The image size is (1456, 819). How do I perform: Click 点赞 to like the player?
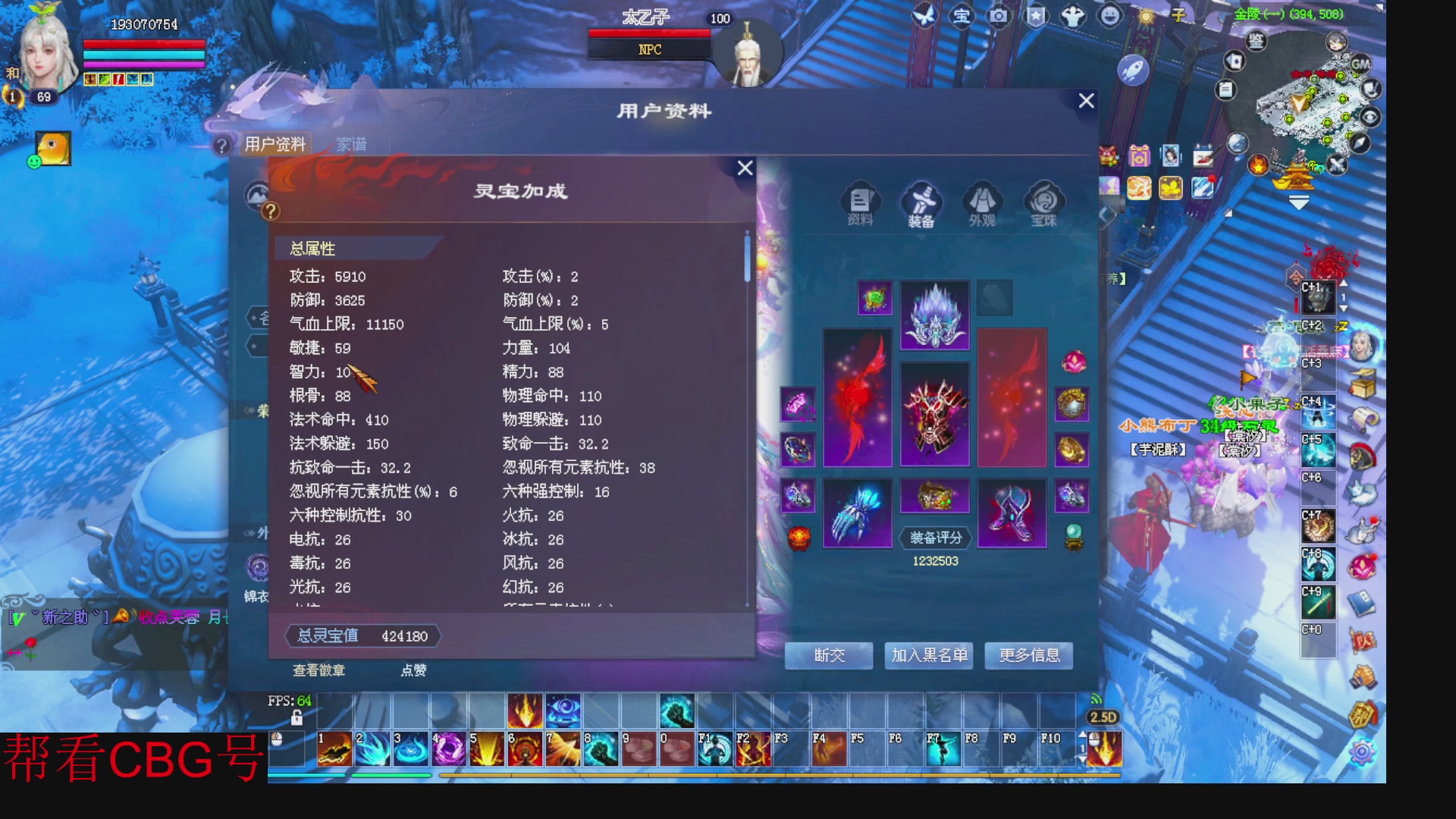(x=414, y=671)
